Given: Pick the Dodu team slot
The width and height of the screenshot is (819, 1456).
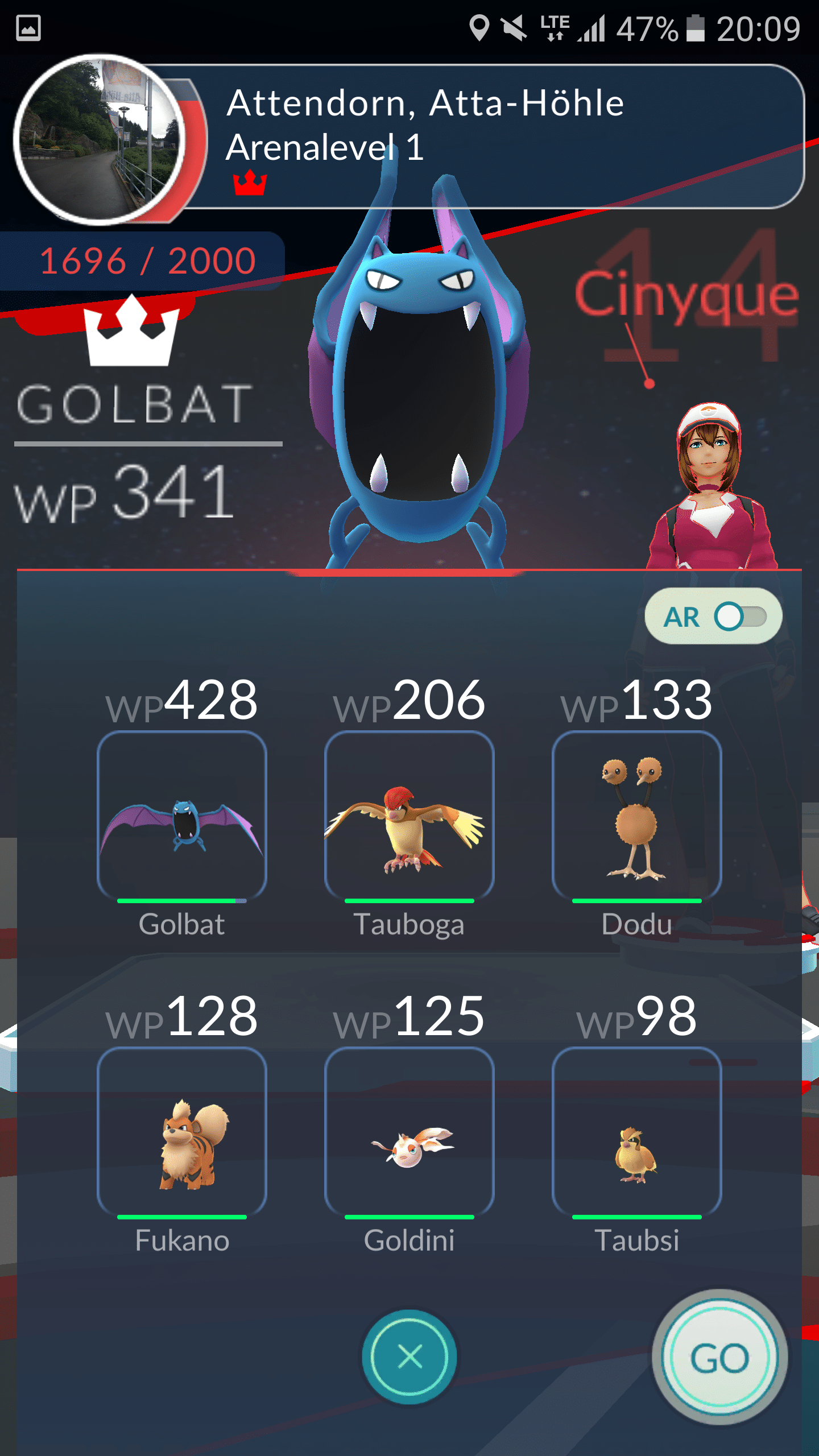Looking at the screenshot, I should pos(637,816).
